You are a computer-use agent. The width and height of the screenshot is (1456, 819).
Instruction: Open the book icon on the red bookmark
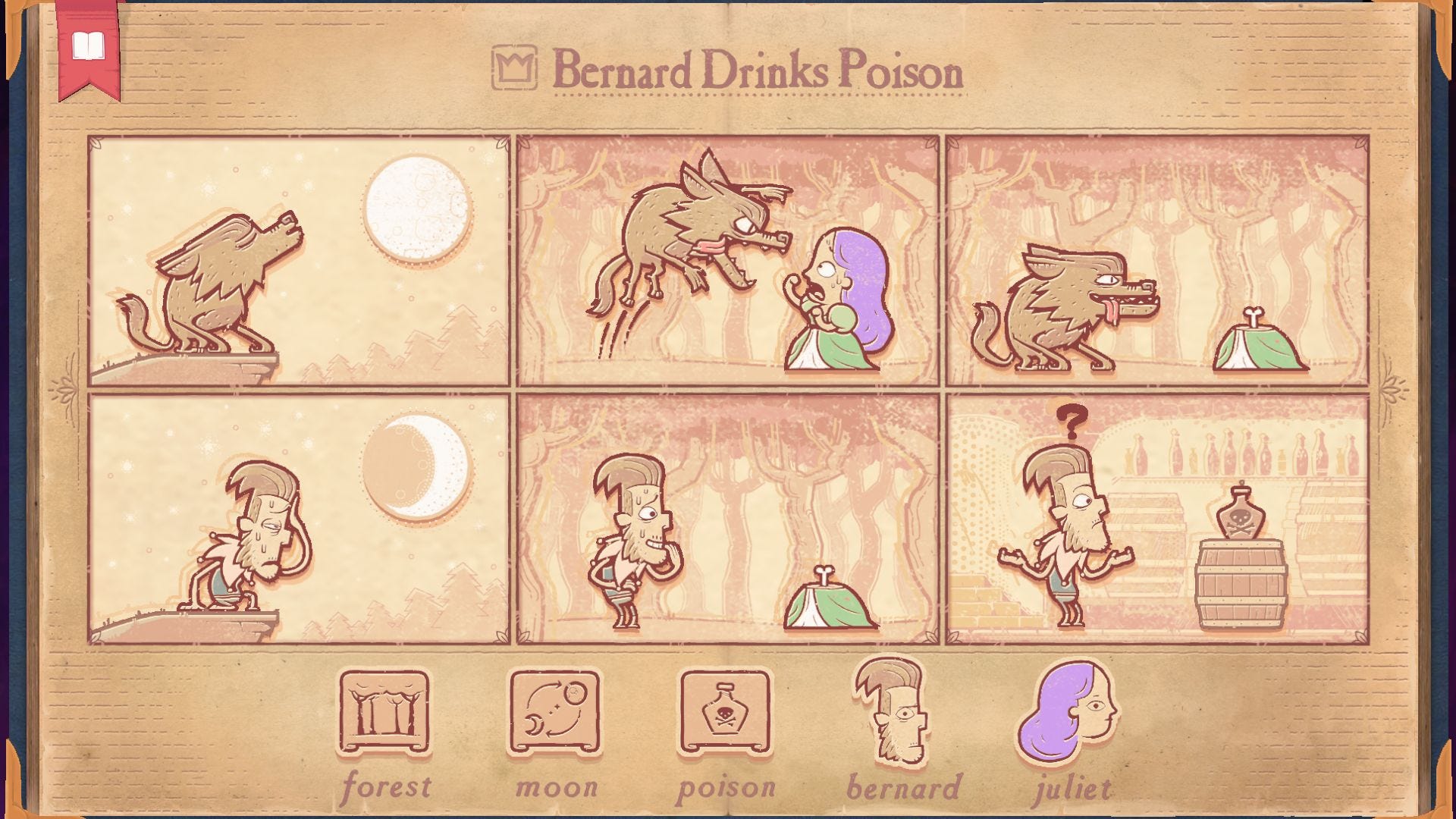coord(87,45)
